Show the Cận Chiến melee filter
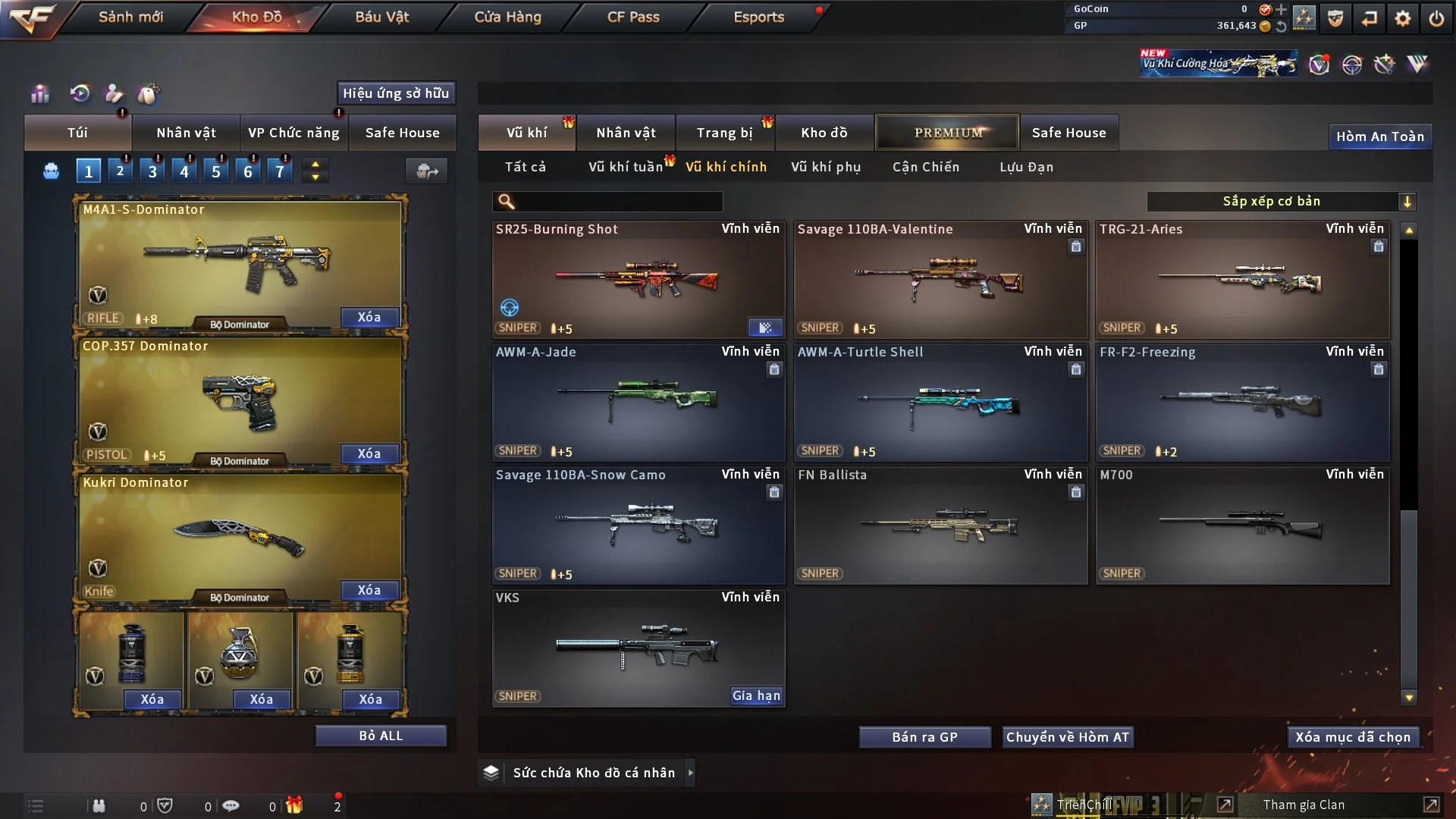 pyautogui.click(x=925, y=167)
